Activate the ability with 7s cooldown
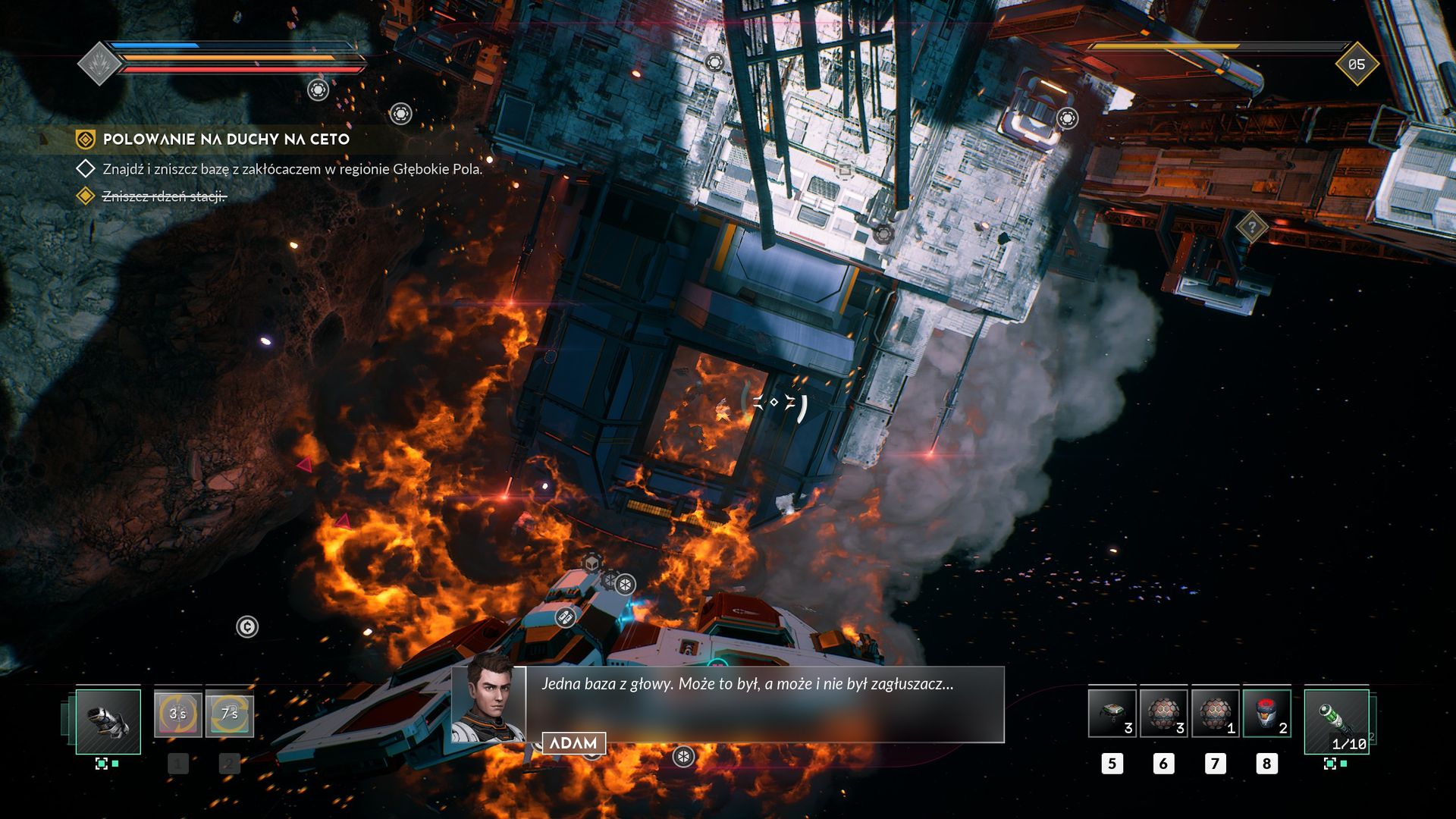This screenshot has width=1456, height=819. click(229, 714)
